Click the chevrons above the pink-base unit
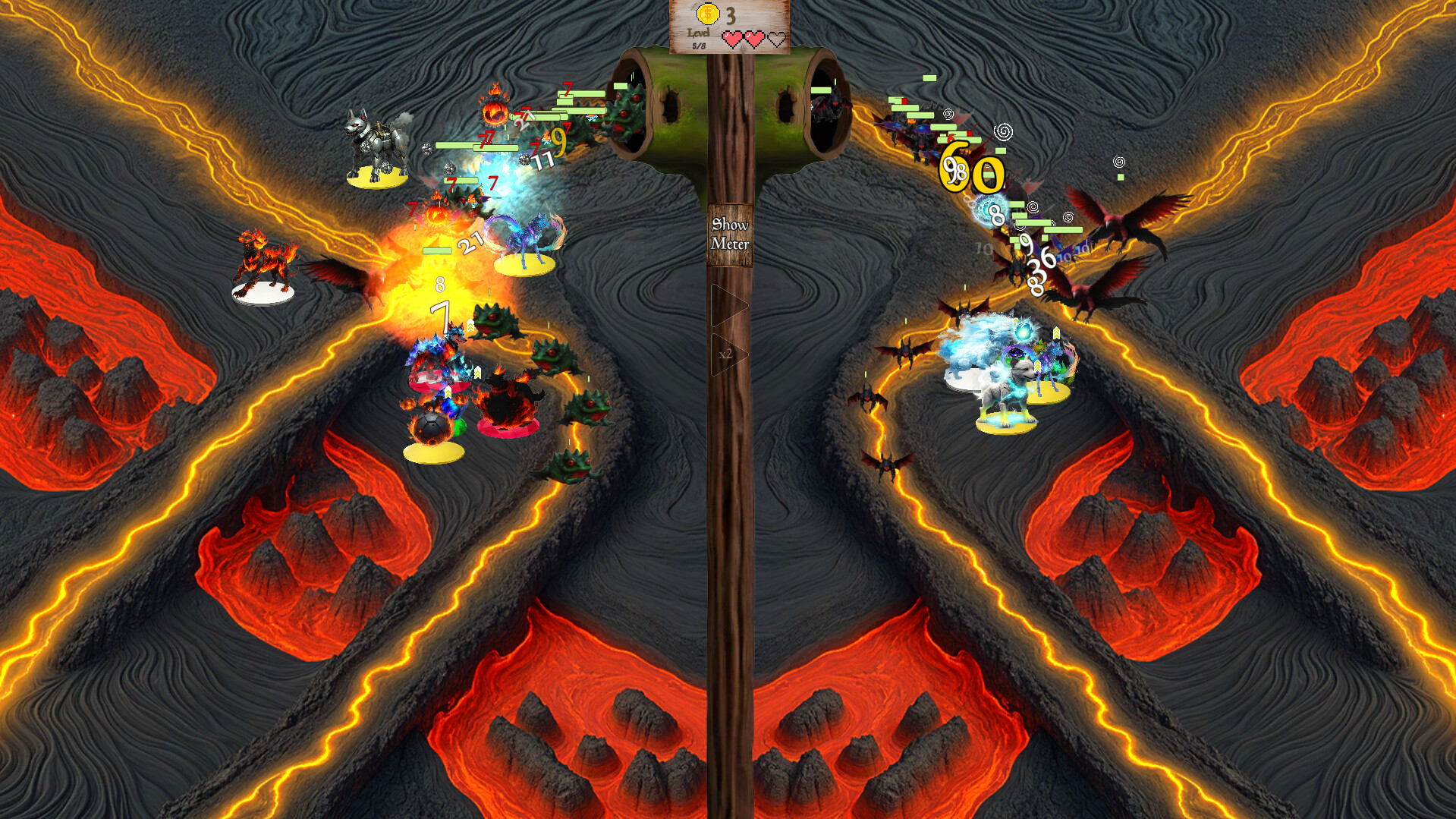Screen dimensions: 1456x819 (476, 372)
